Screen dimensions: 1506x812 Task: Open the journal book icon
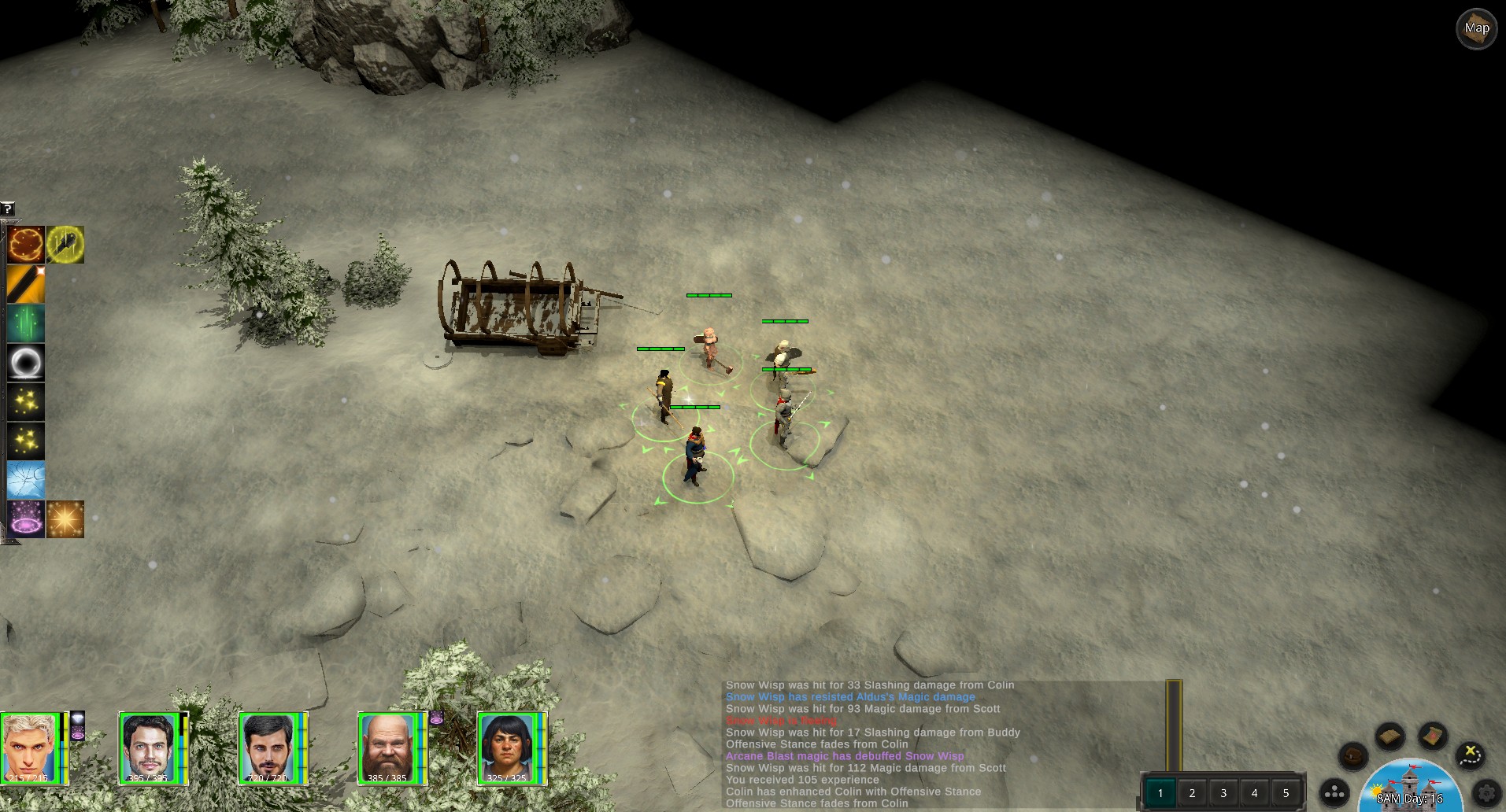[1390, 736]
